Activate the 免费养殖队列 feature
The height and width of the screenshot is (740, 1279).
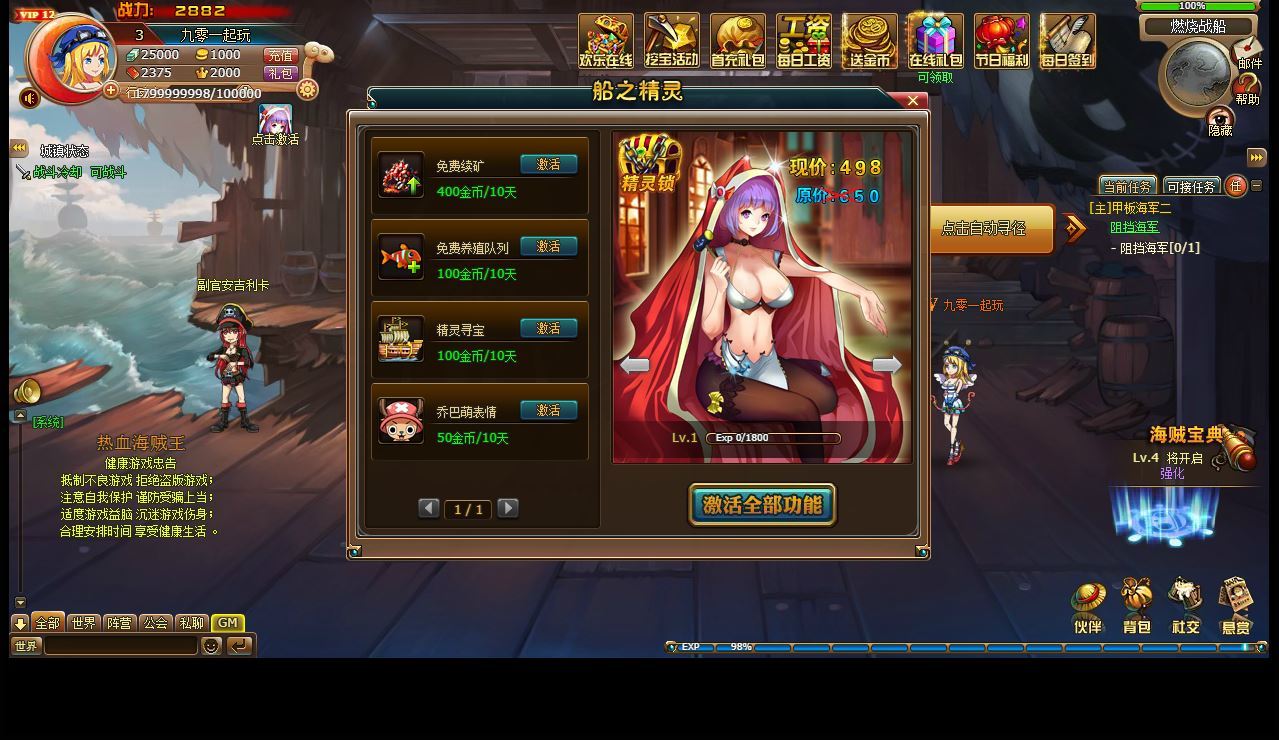click(x=548, y=247)
